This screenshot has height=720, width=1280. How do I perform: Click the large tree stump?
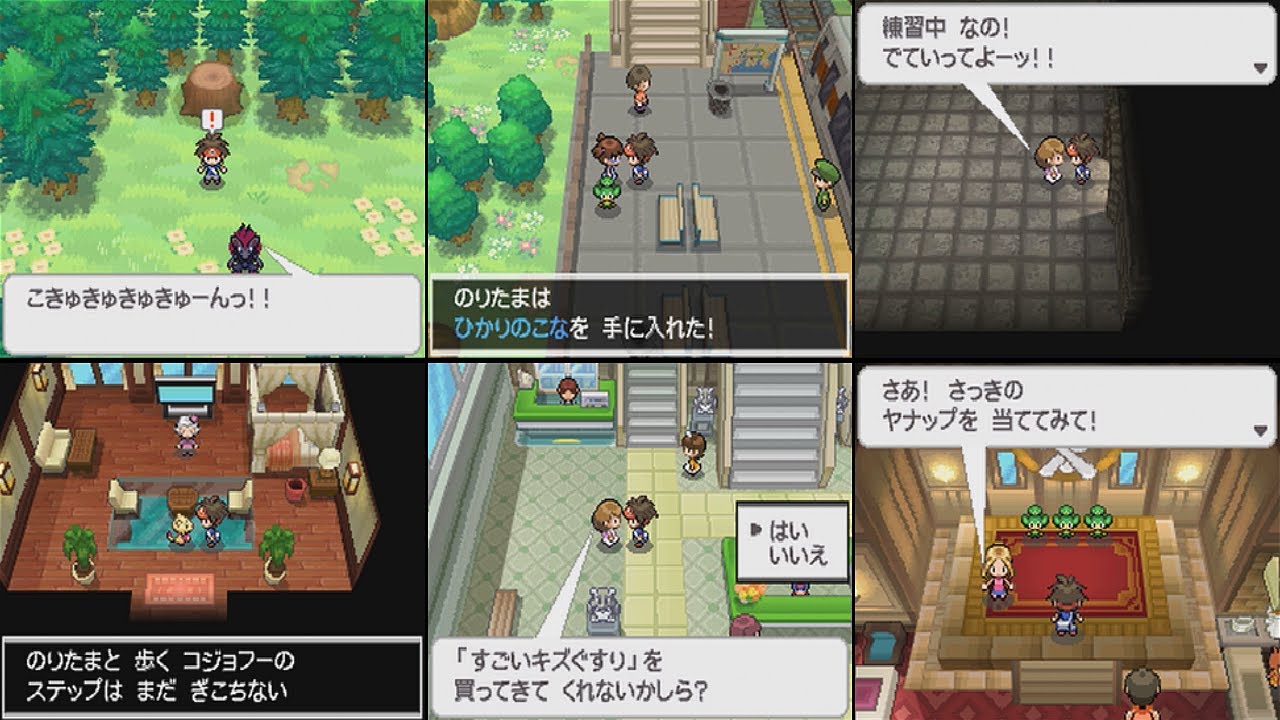pyautogui.click(x=210, y=85)
